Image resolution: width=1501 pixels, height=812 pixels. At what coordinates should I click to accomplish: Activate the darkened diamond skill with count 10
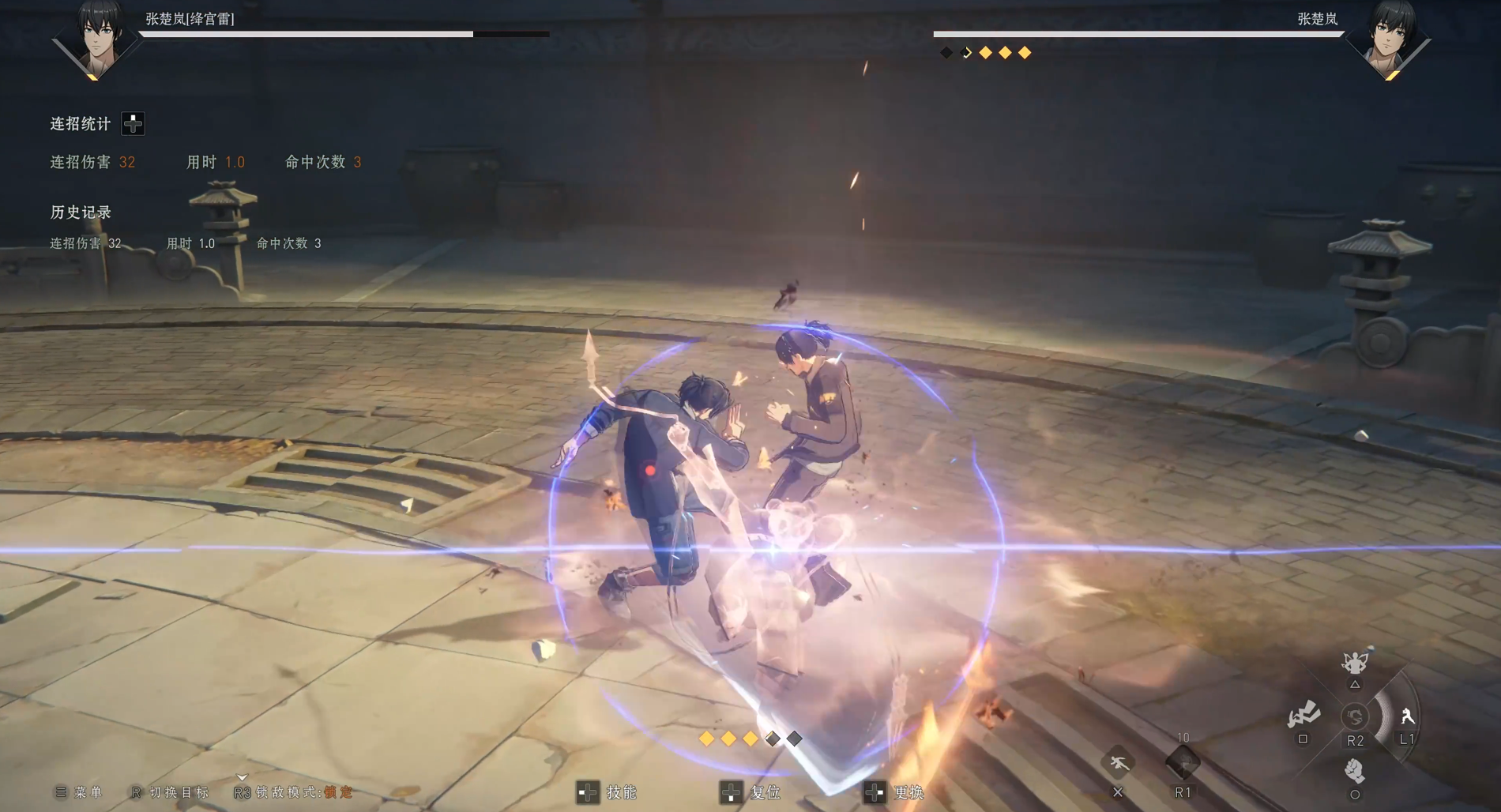[x=1183, y=763]
